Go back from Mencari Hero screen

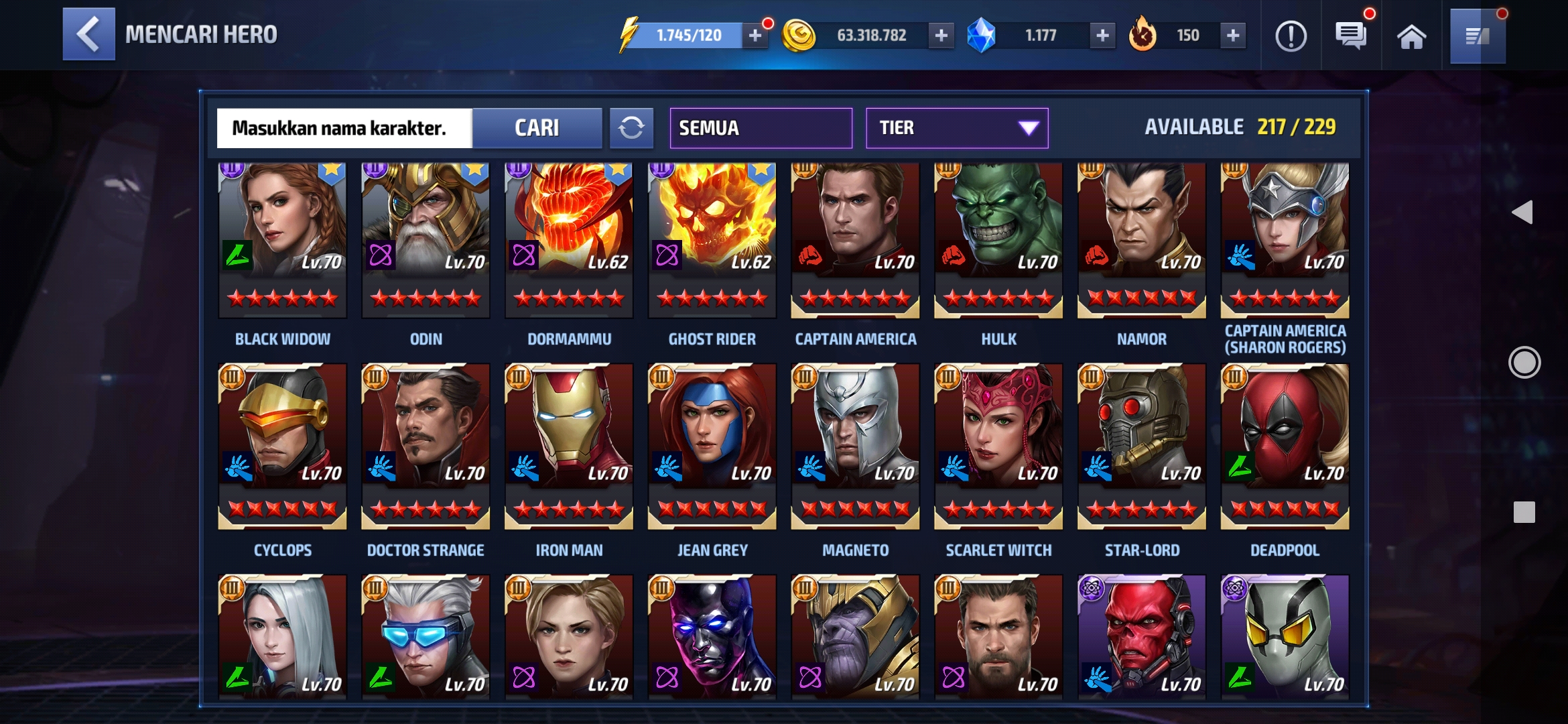tap(88, 34)
